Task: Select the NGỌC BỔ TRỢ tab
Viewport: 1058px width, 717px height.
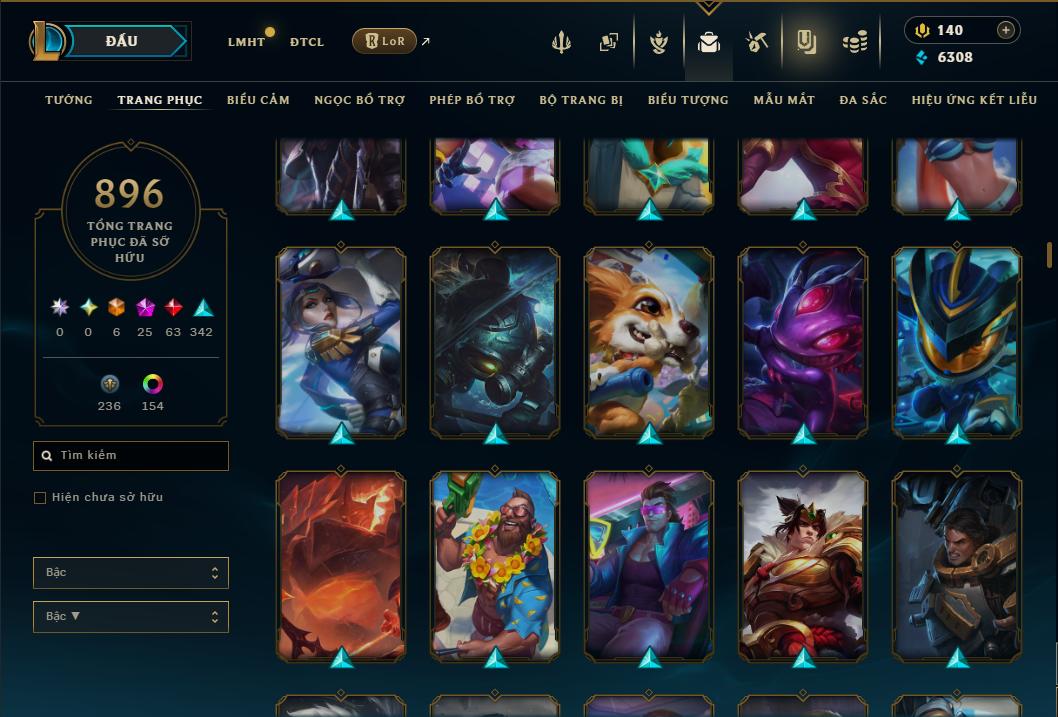Action: tap(359, 100)
